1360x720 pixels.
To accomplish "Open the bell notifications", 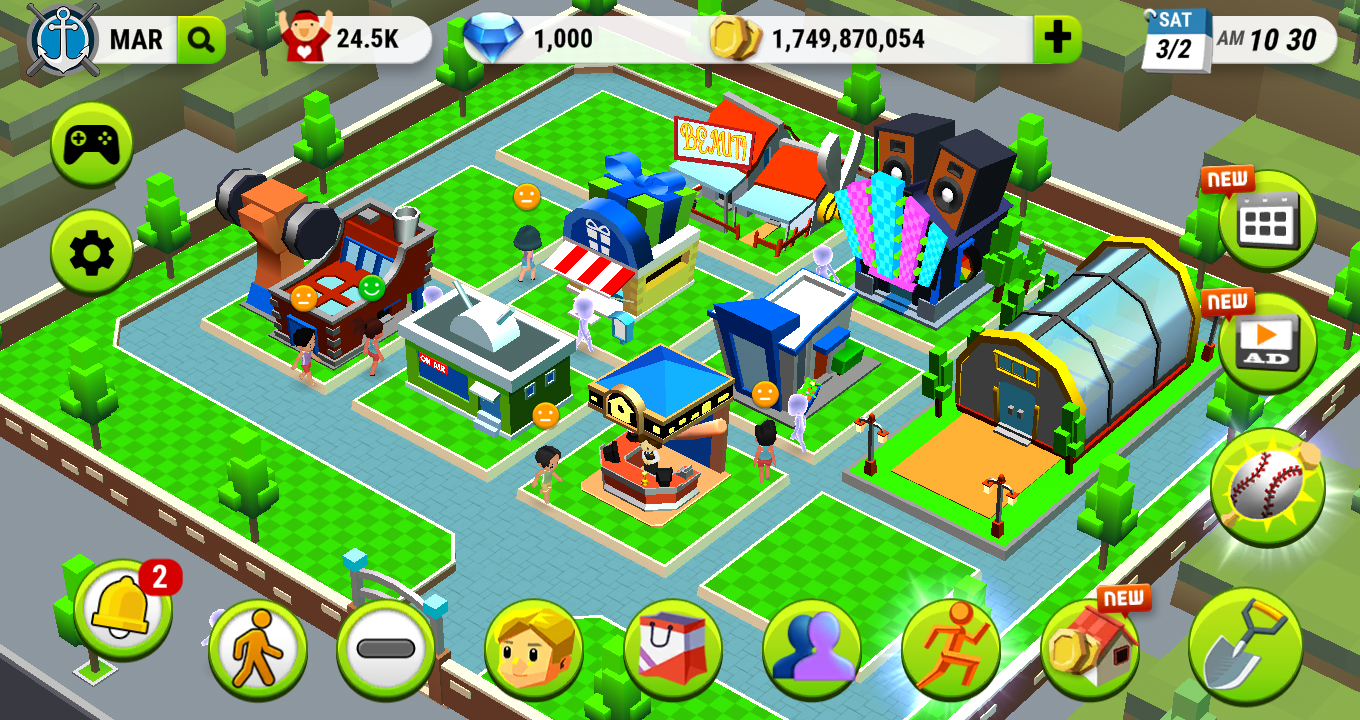I will pos(122,609).
